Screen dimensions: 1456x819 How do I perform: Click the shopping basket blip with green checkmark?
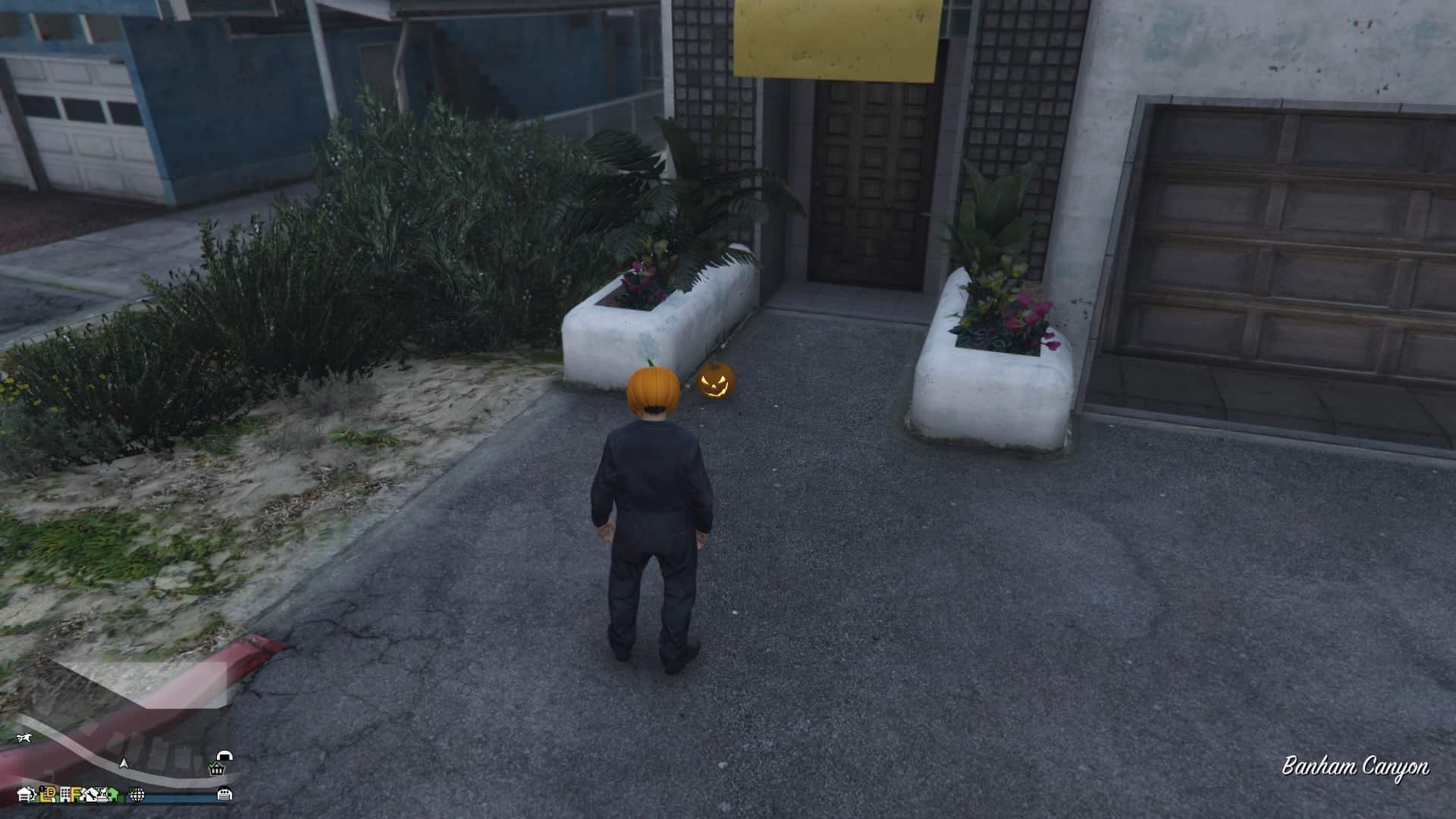pos(215,769)
